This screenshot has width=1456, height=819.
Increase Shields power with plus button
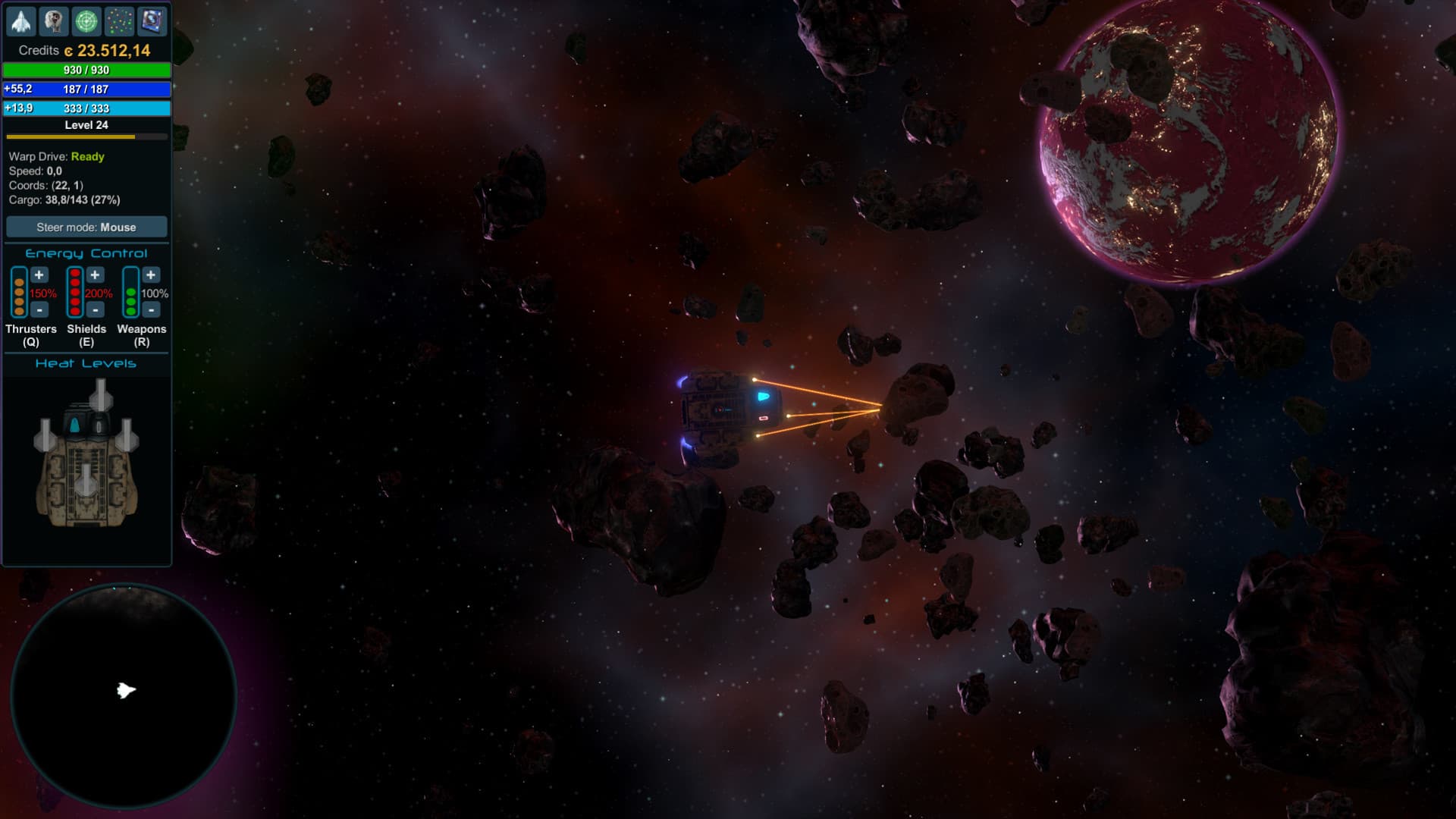pyautogui.click(x=95, y=275)
